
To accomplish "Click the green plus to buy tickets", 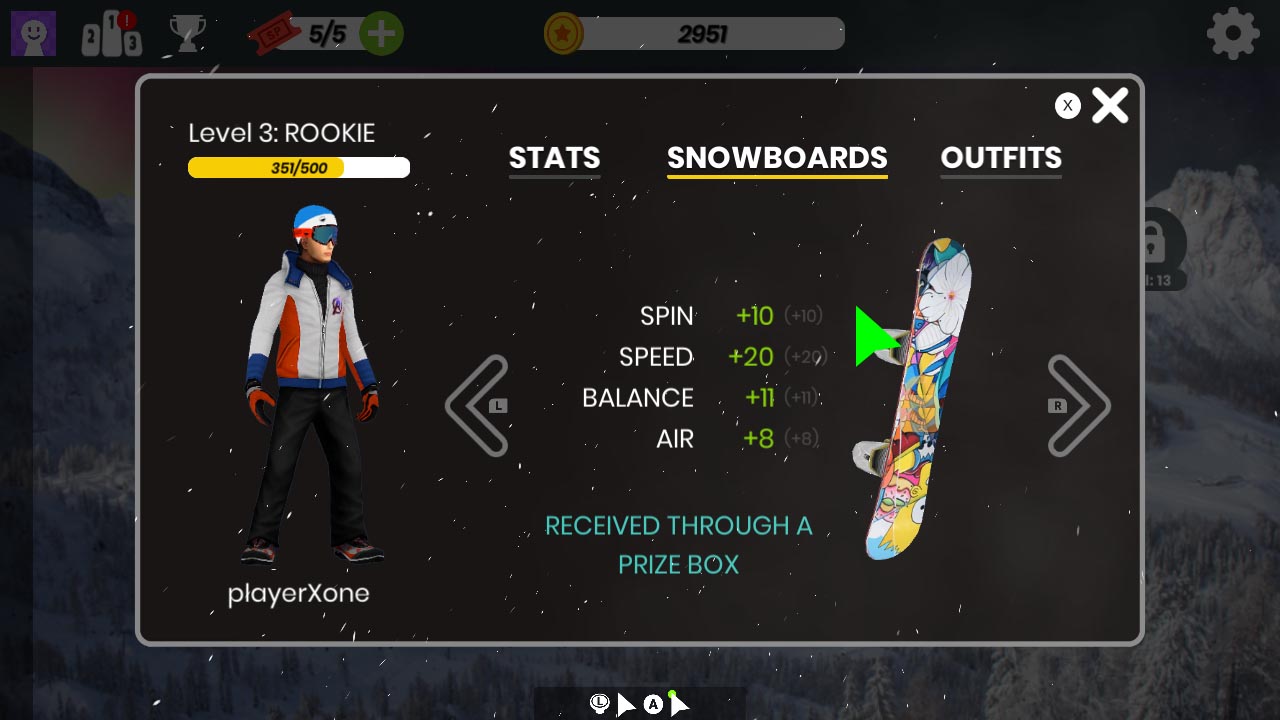I will coord(381,33).
